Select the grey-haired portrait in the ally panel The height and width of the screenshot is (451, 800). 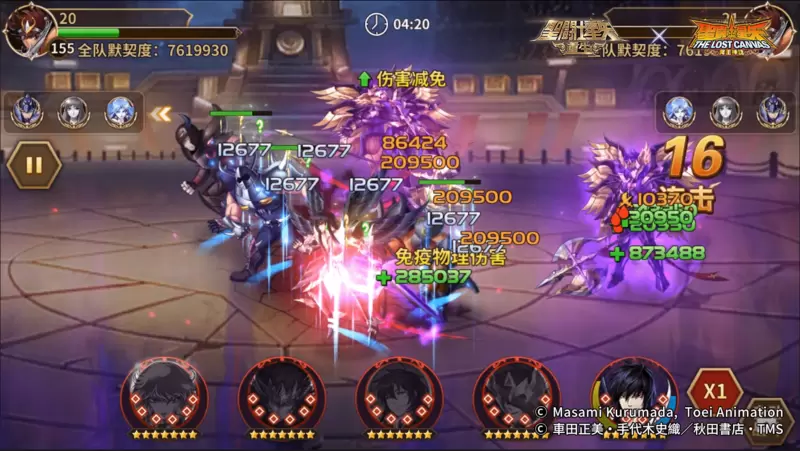point(73,112)
